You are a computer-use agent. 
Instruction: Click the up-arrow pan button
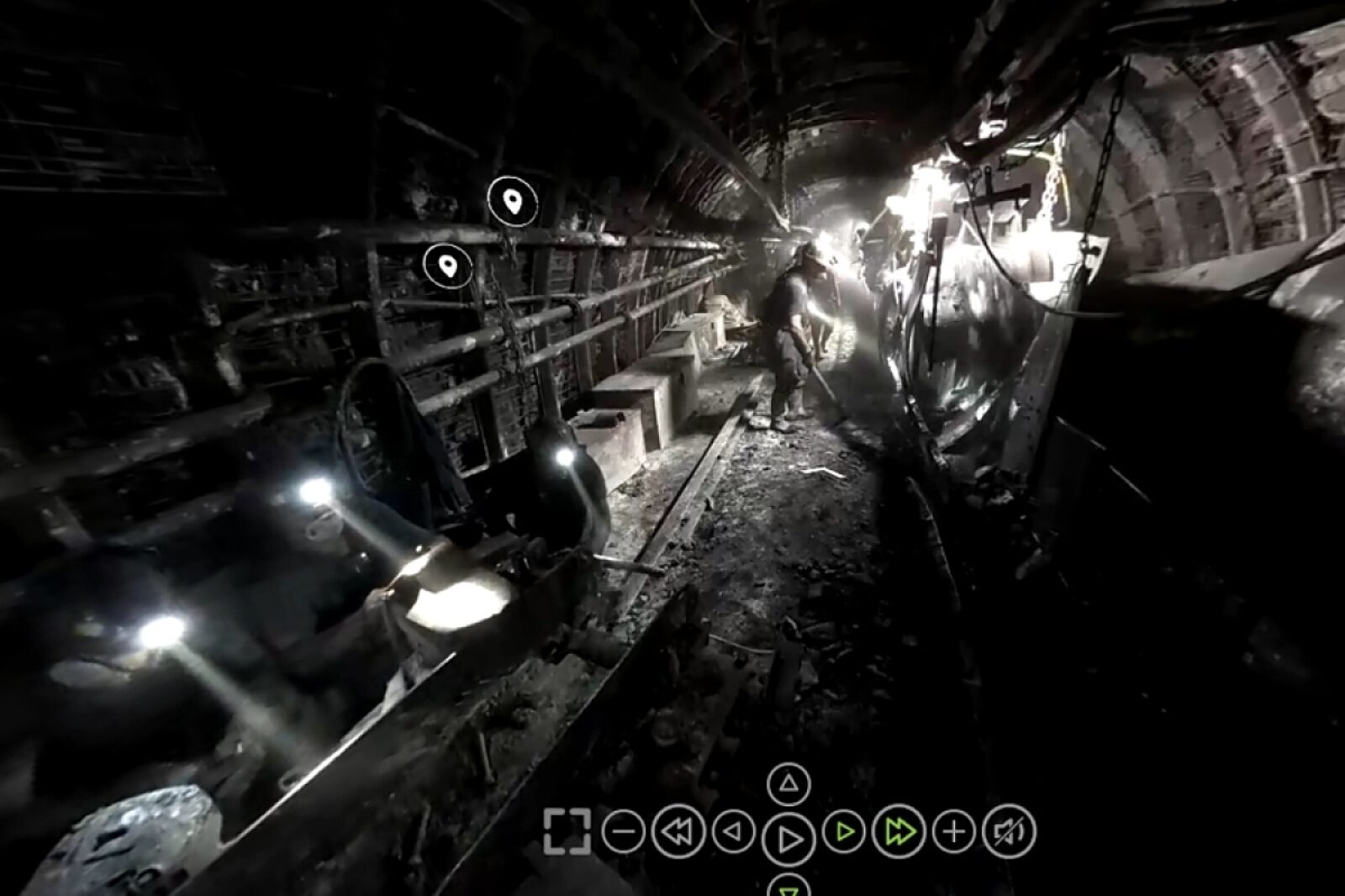coord(789,784)
